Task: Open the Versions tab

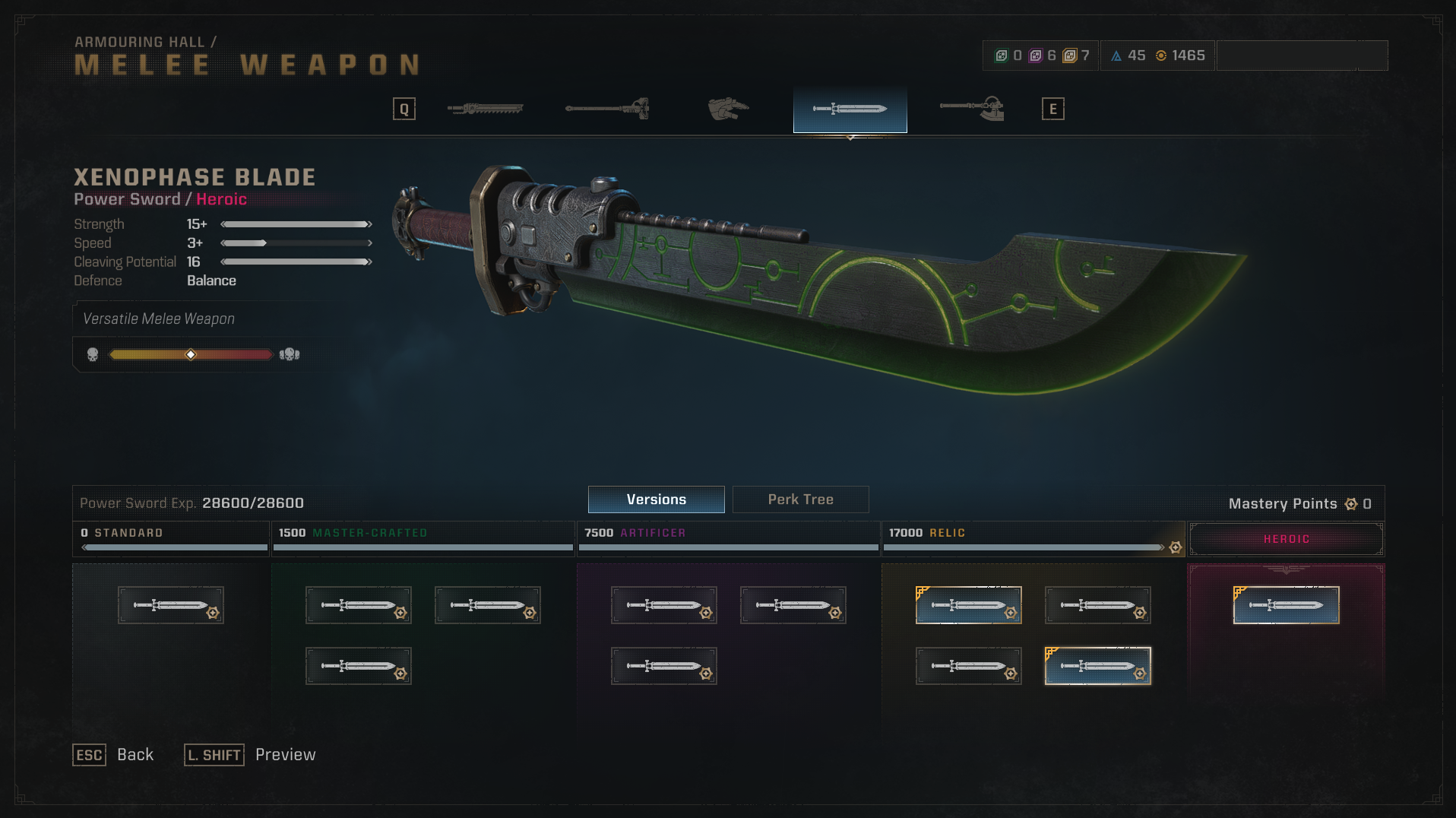Action: click(656, 499)
